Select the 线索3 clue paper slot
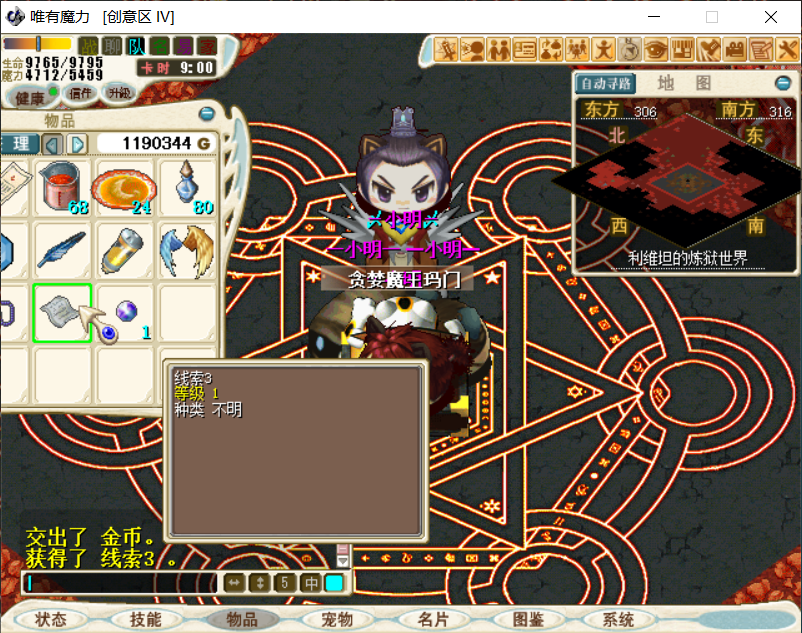This screenshot has width=802, height=633. click(62, 313)
